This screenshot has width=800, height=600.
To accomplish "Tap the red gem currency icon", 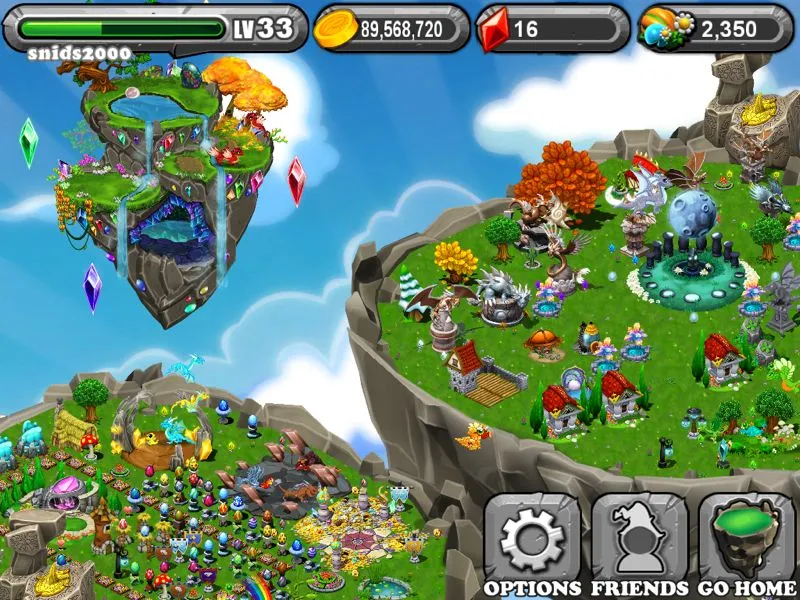I will (496, 29).
